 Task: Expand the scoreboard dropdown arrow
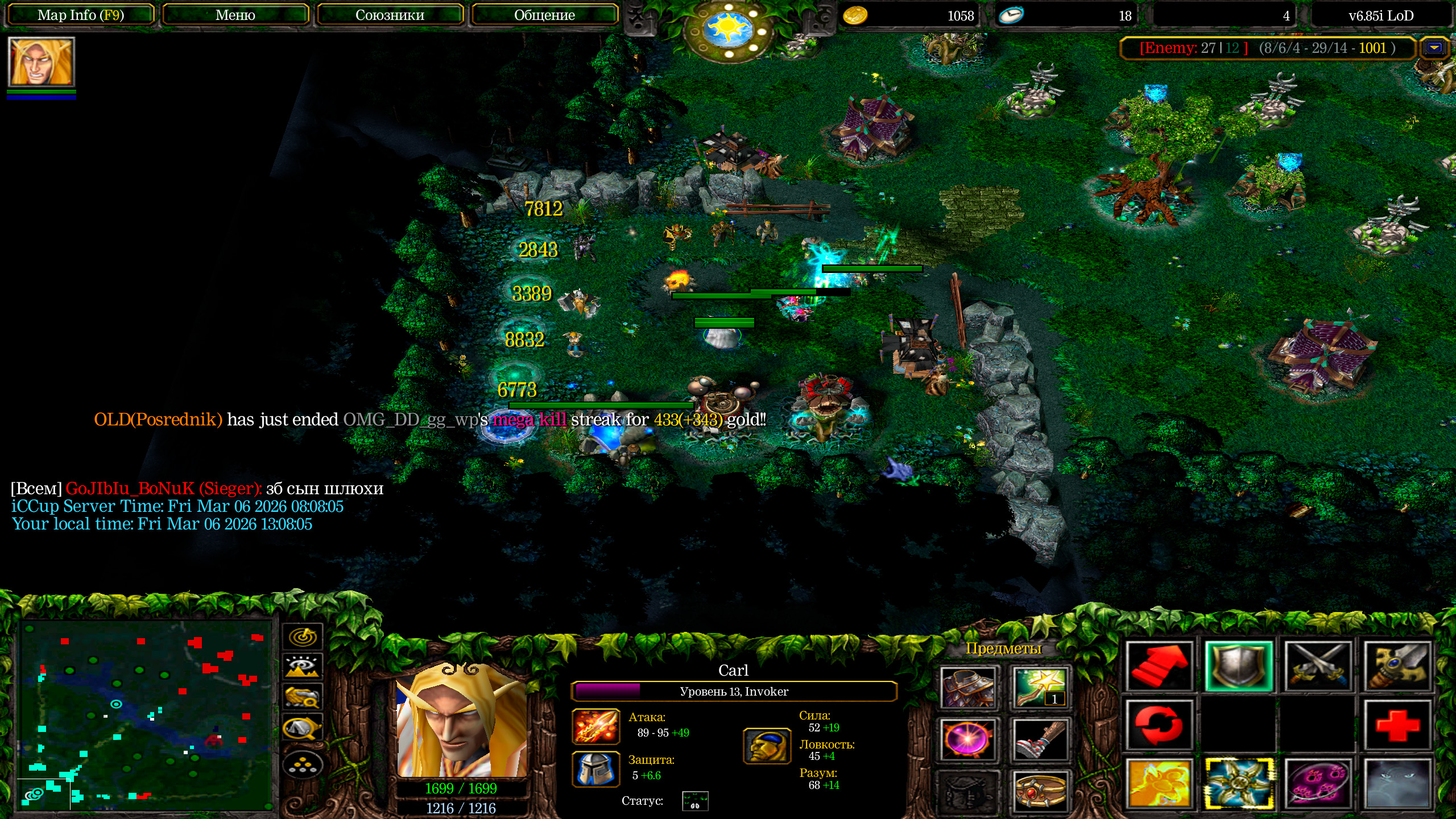[x=1434, y=48]
